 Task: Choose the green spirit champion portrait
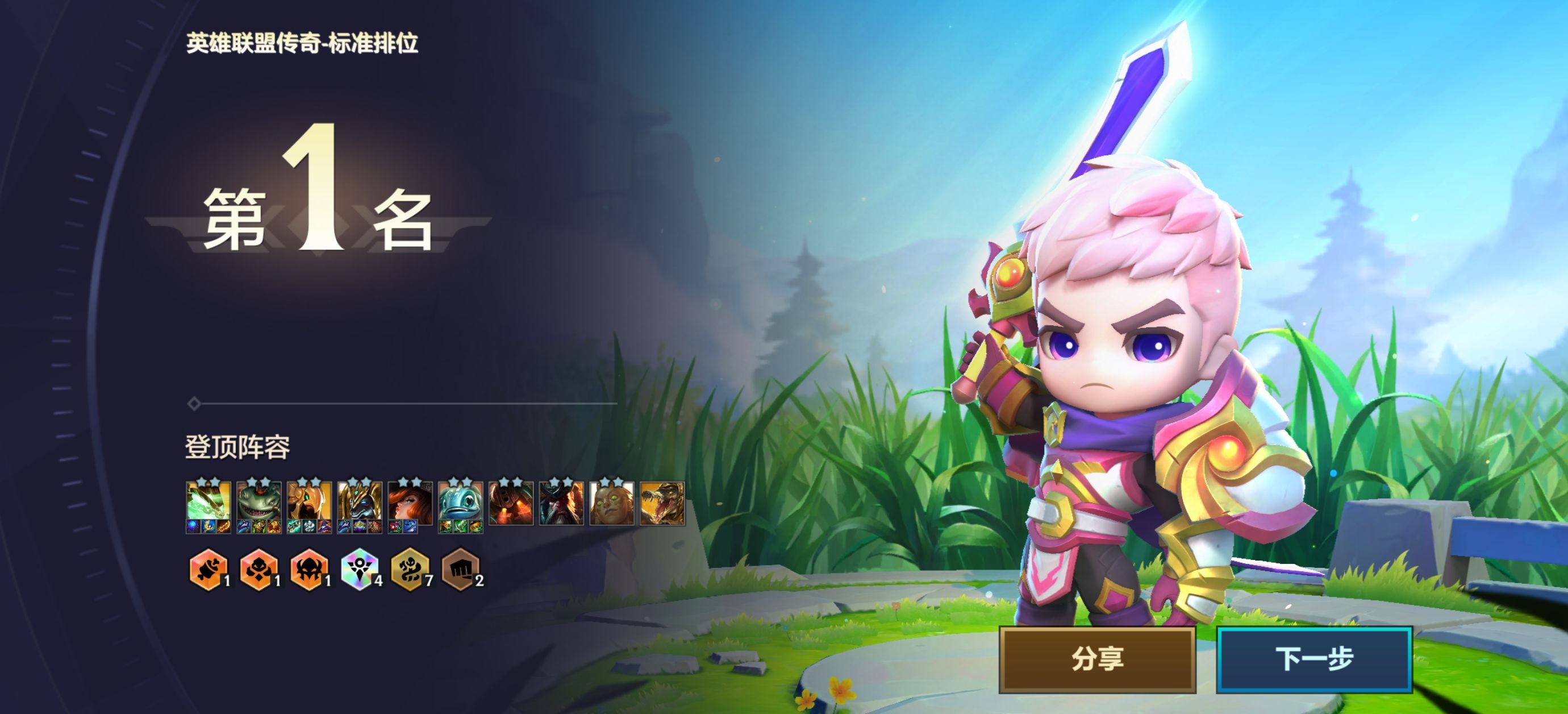(208, 503)
